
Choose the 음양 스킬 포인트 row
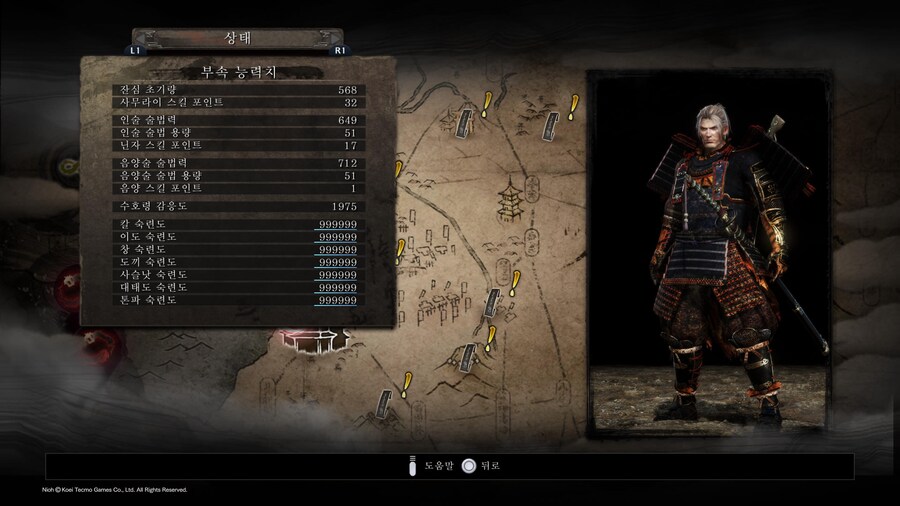238,188
